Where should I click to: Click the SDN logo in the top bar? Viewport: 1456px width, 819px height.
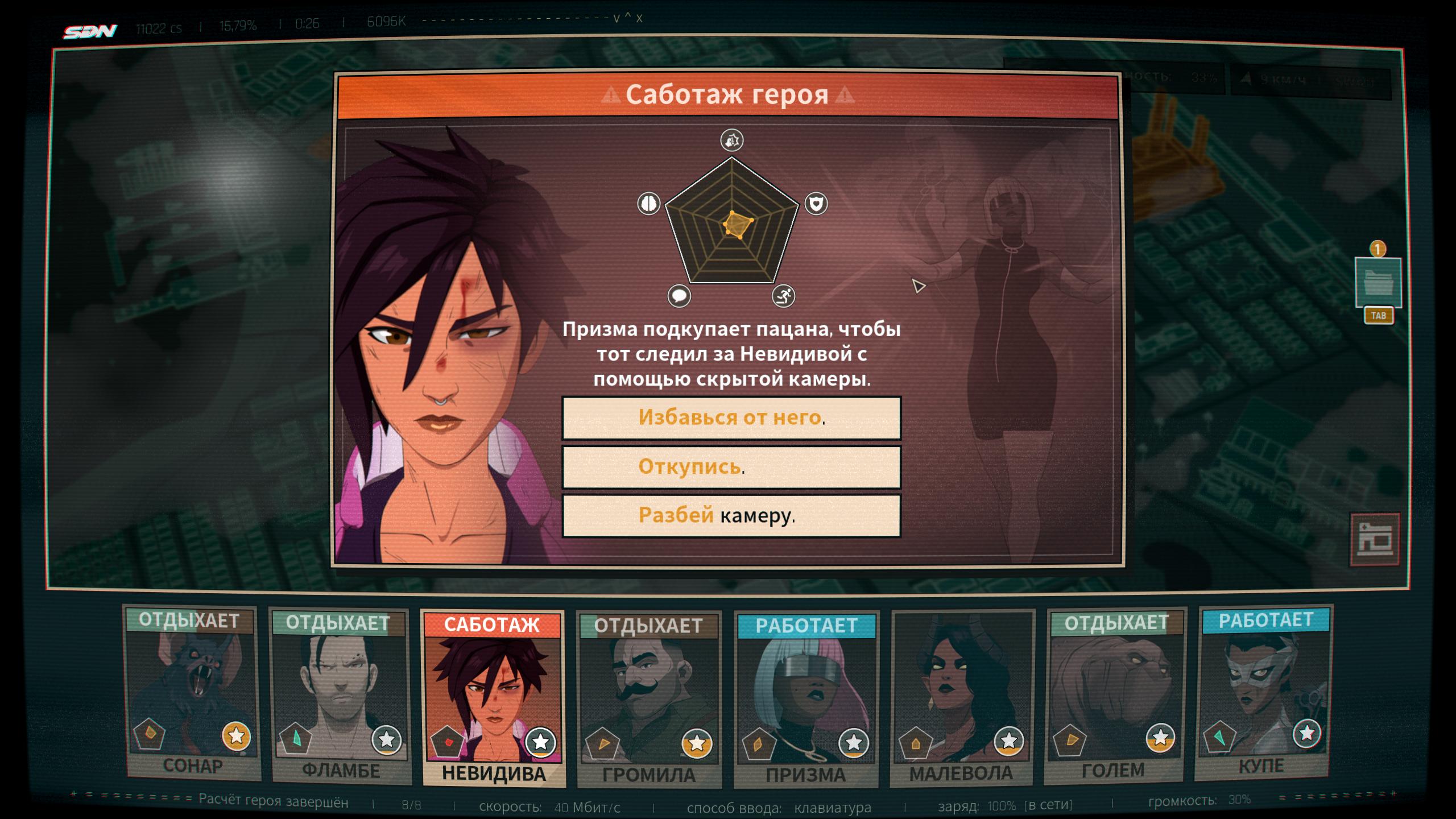click(90, 31)
